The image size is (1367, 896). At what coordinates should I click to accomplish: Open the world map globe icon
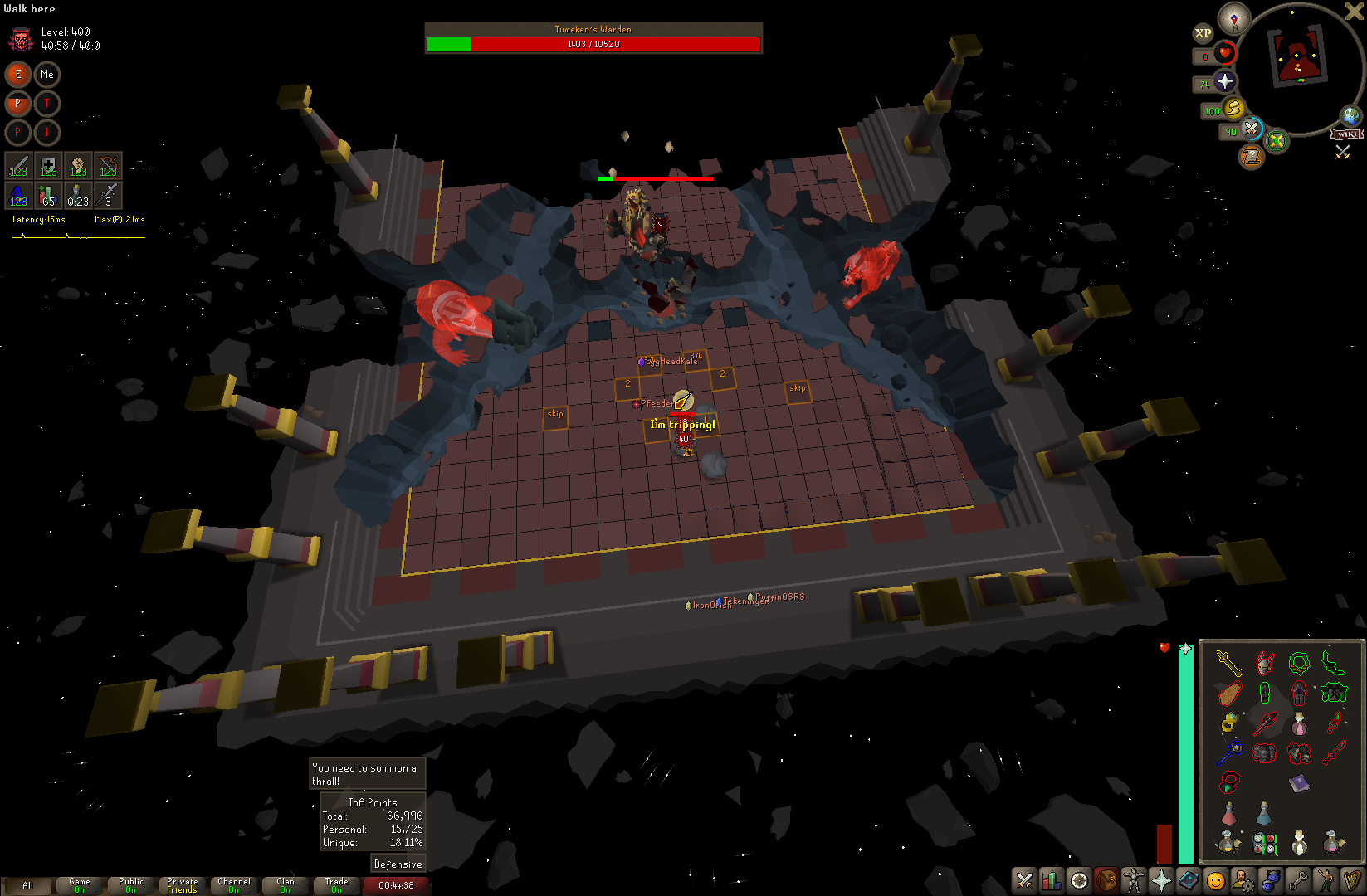coord(1350,115)
